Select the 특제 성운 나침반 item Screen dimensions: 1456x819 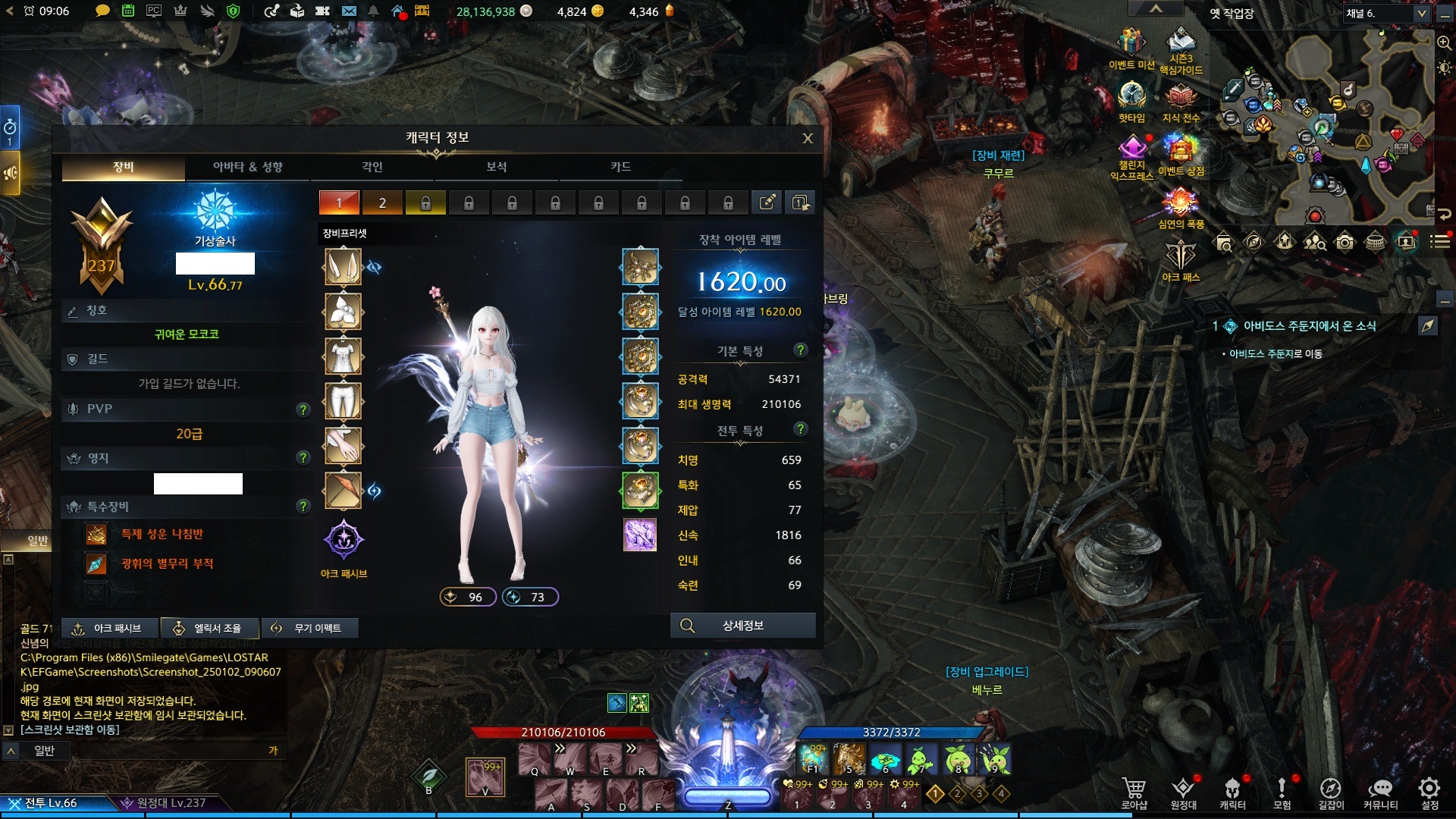coord(162,534)
